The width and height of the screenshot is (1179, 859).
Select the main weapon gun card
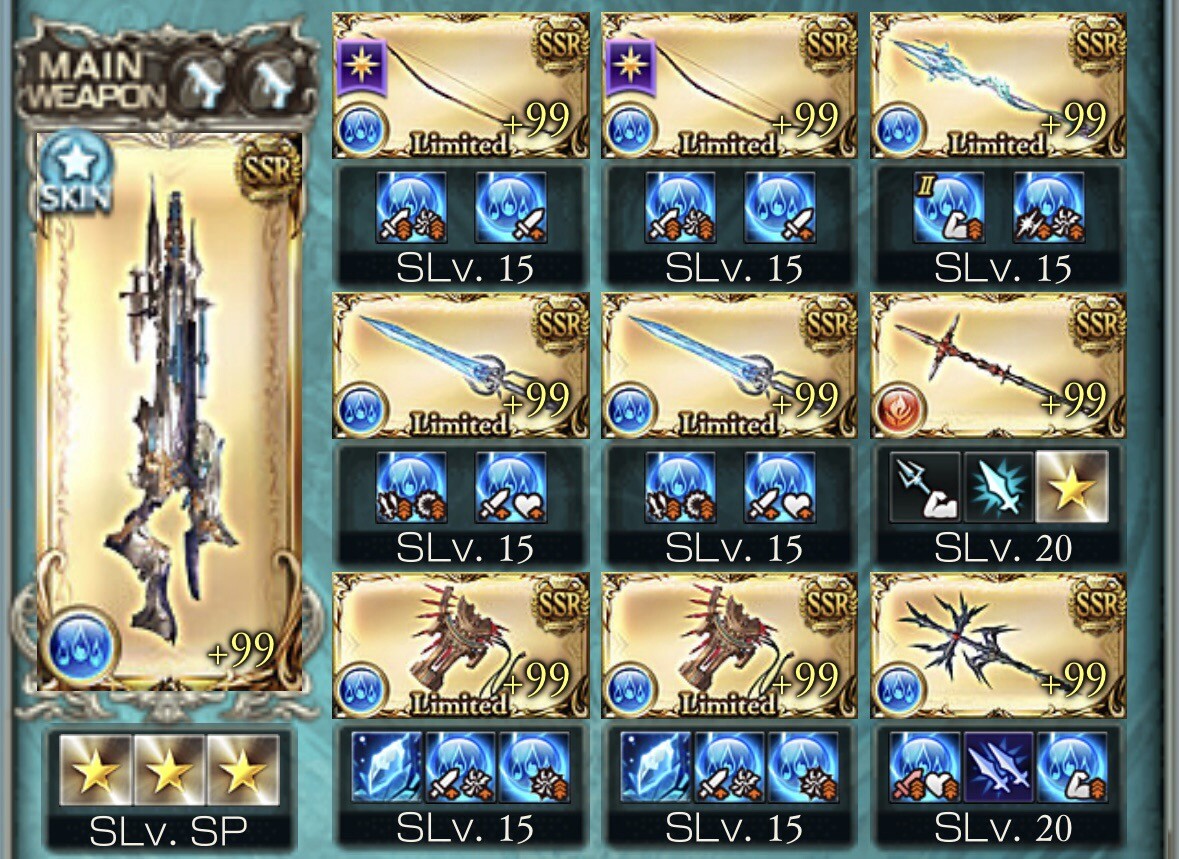click(168, 410)
